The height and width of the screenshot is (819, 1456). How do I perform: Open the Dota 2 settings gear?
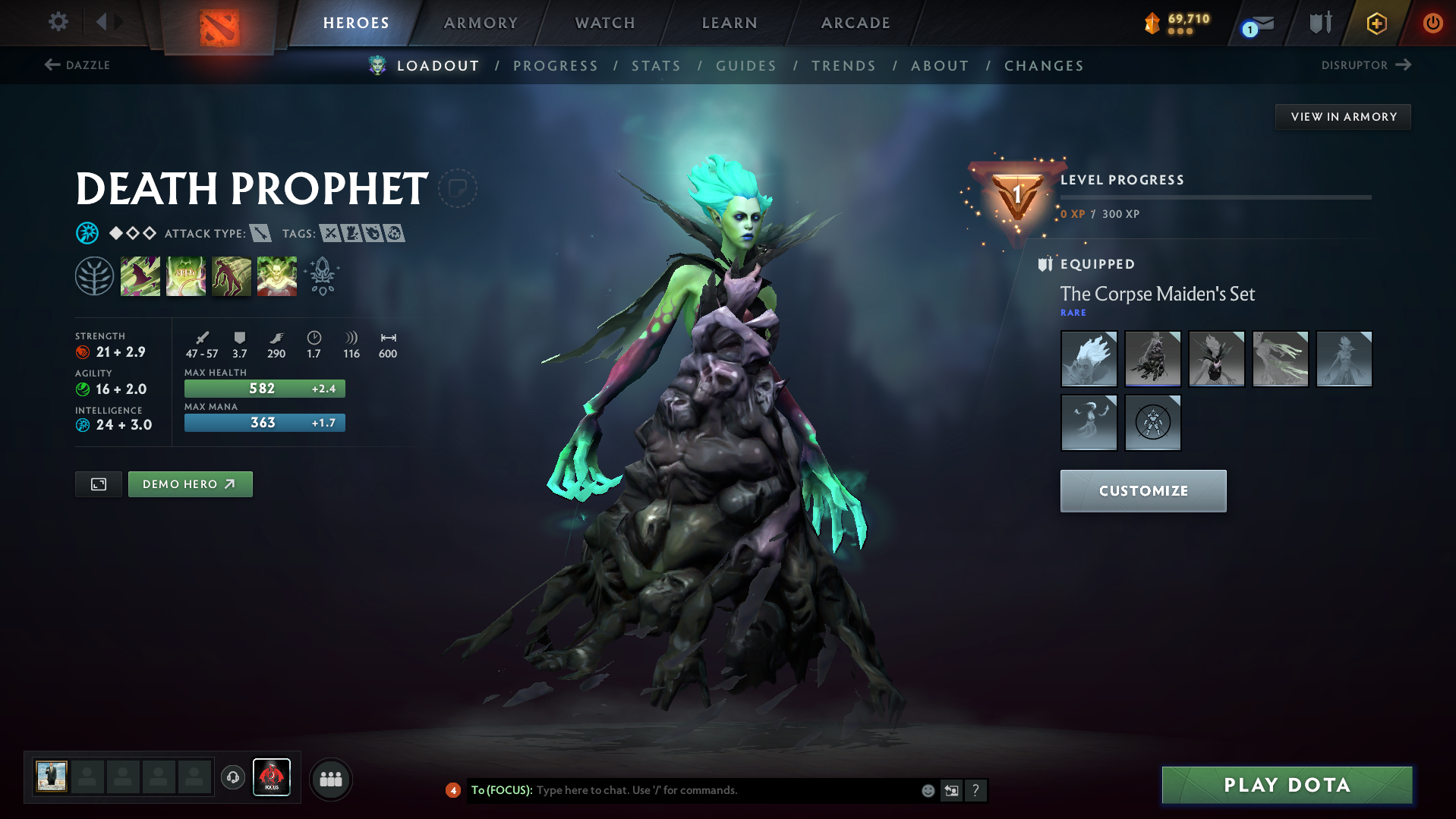57,22
